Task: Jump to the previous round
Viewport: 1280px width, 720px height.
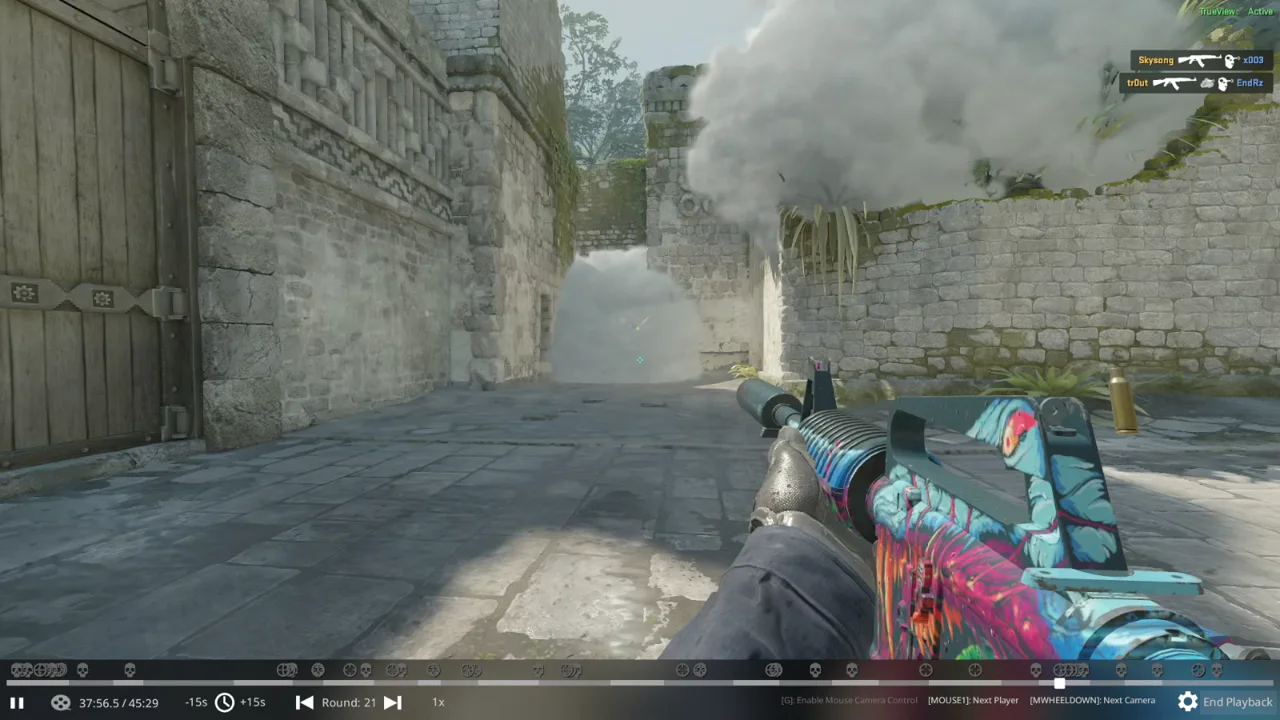Action: pyautogui.click(x=305, y=703)
